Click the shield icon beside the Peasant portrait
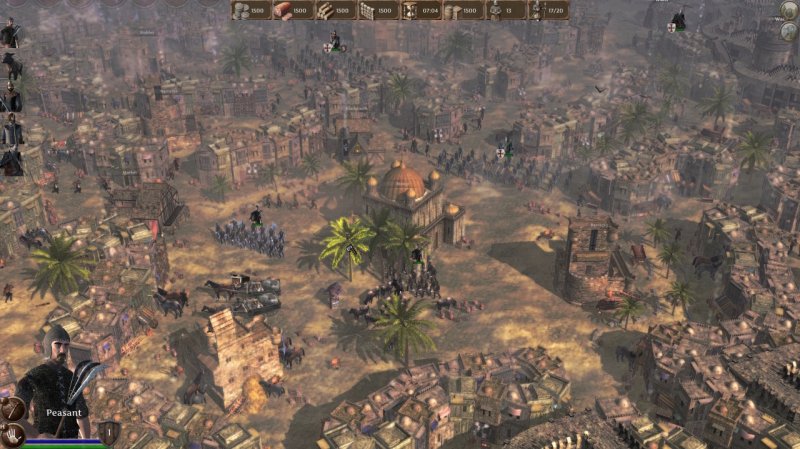The height and width of the screenshot is (449, 800). (x=109, y=432)
